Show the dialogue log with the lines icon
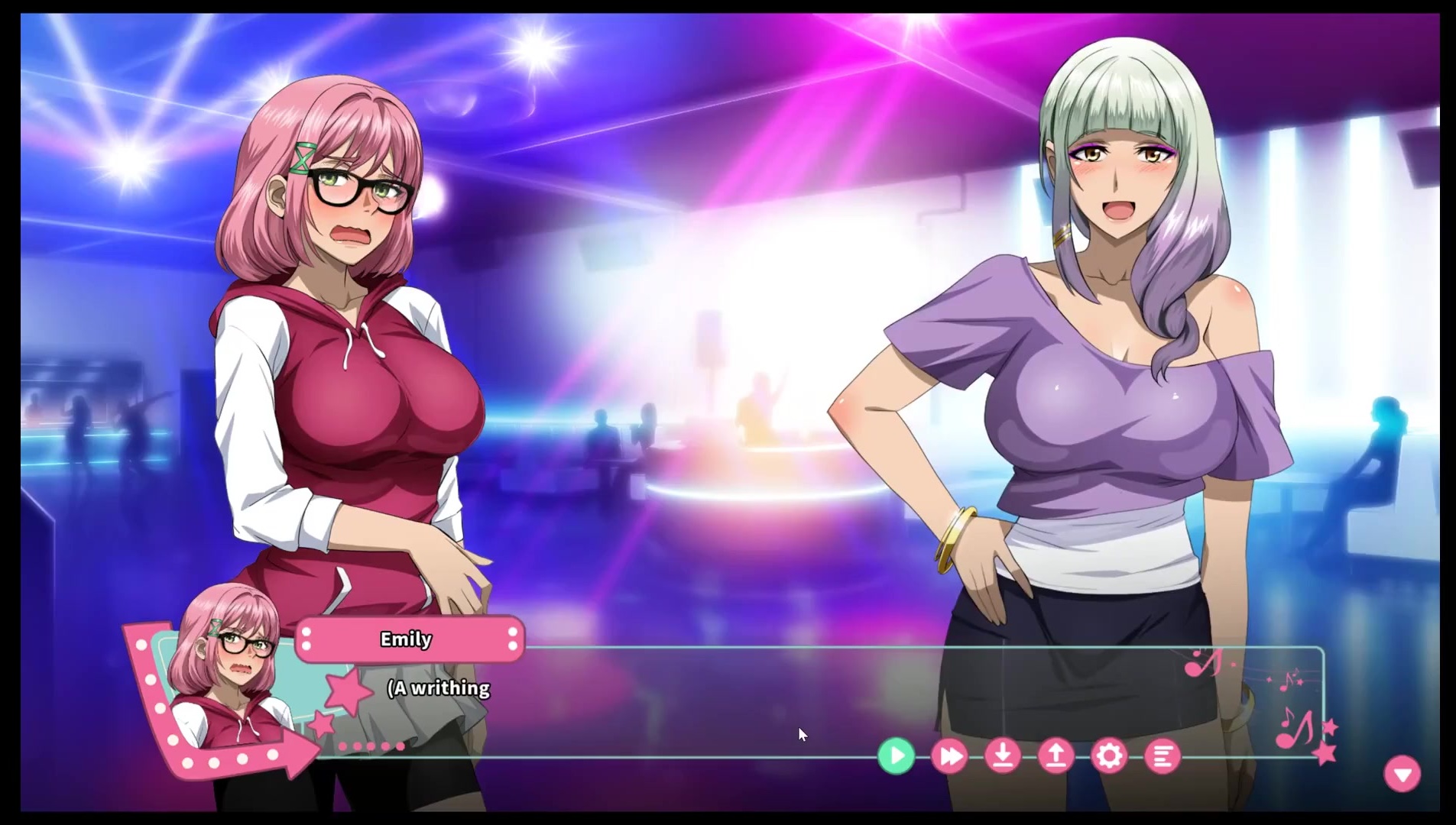Viewport: 1456px width, 825px height. click(x=1163, y=756)
